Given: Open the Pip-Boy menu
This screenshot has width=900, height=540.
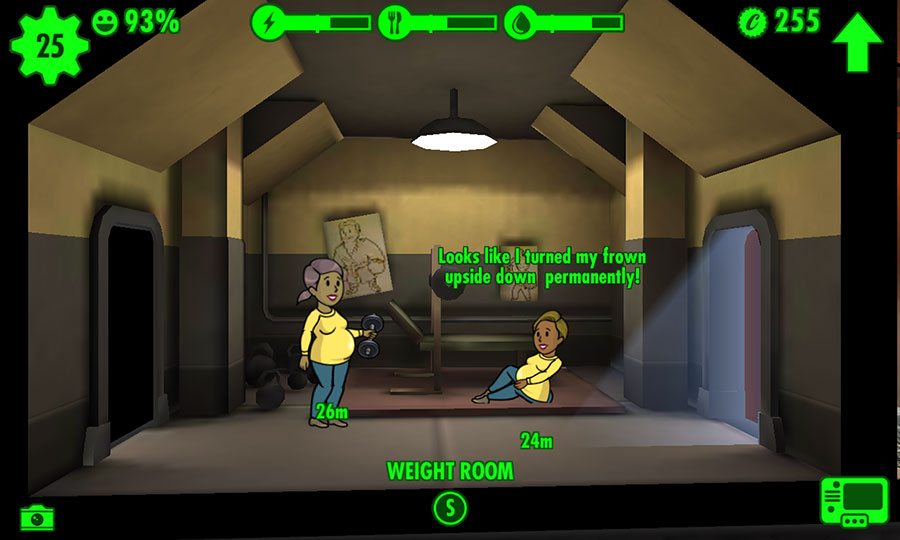Looking at the screenshot, I should point(853,502).
